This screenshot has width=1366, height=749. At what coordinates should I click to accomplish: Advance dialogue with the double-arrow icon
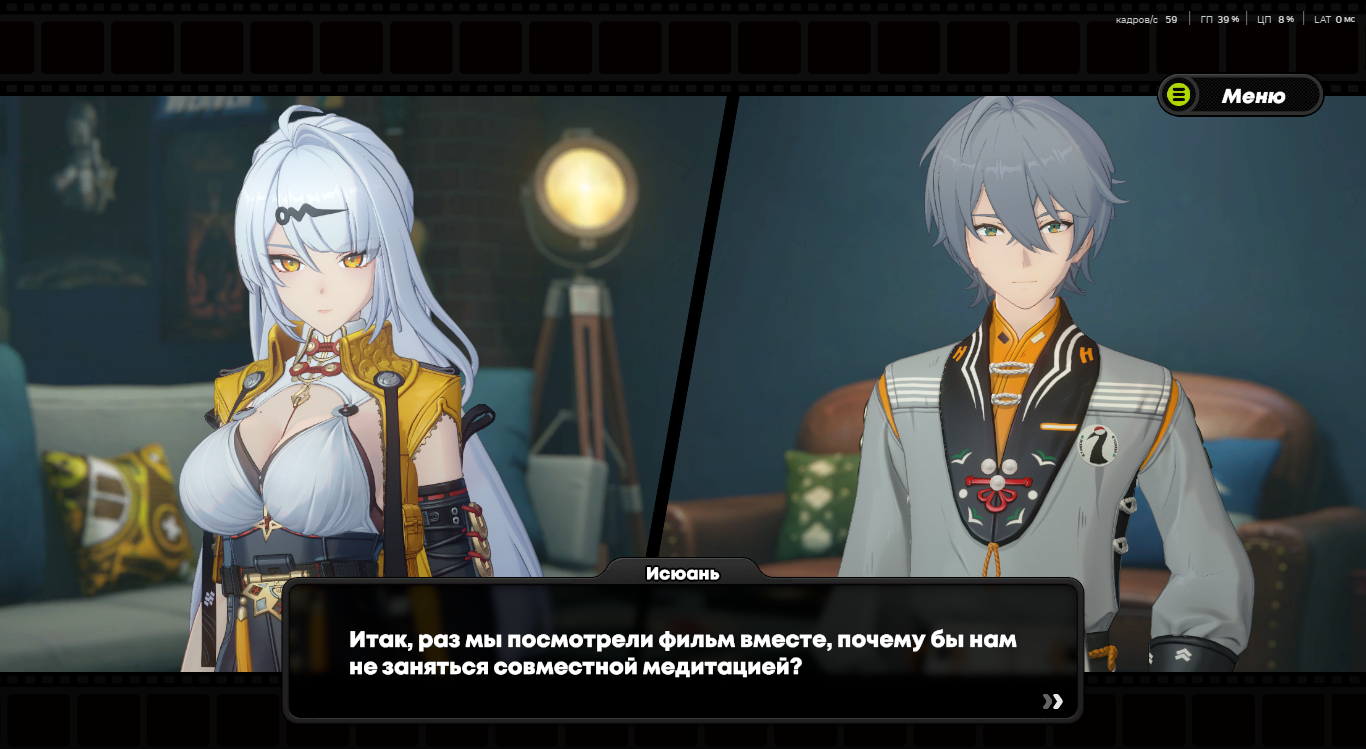pos(1052,701)
